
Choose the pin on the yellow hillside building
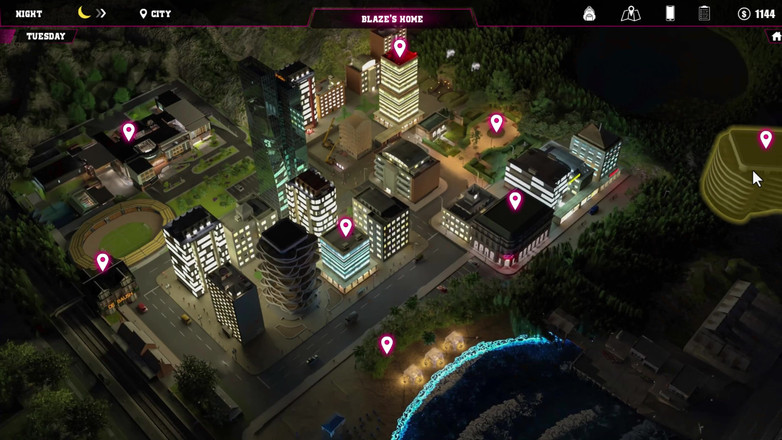766,140
